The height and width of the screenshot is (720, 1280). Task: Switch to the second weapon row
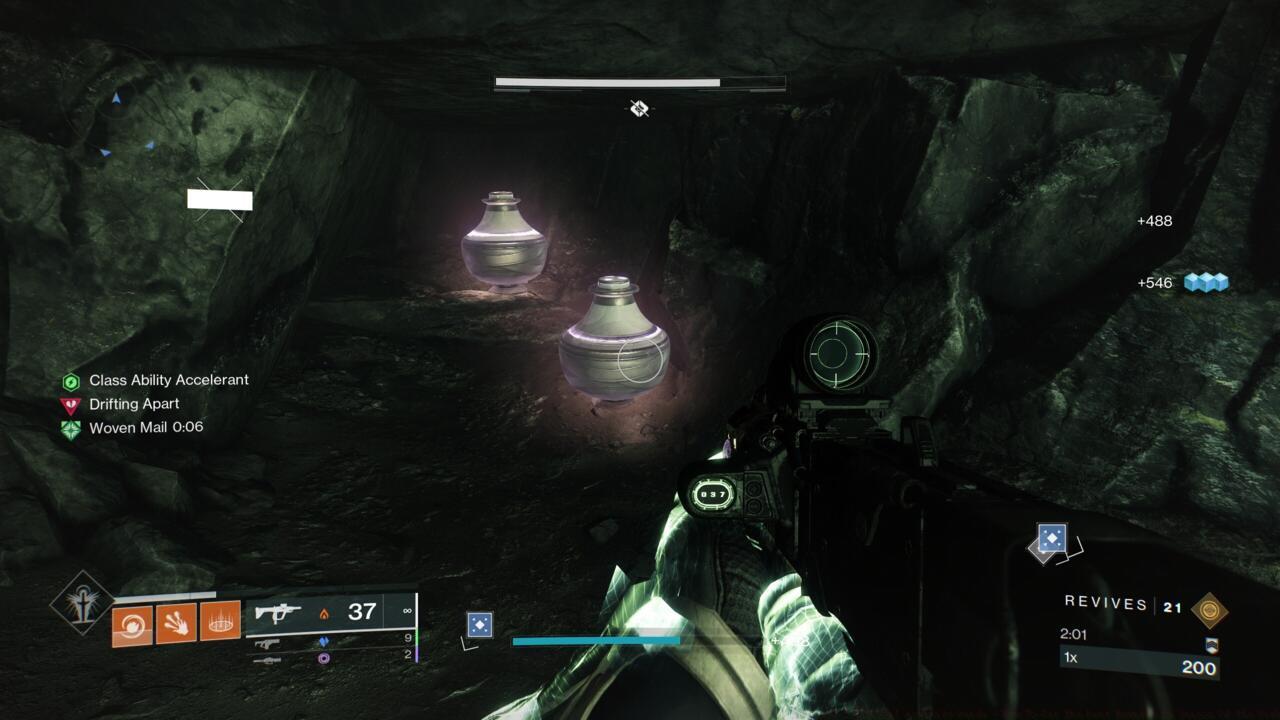(267, 644)
